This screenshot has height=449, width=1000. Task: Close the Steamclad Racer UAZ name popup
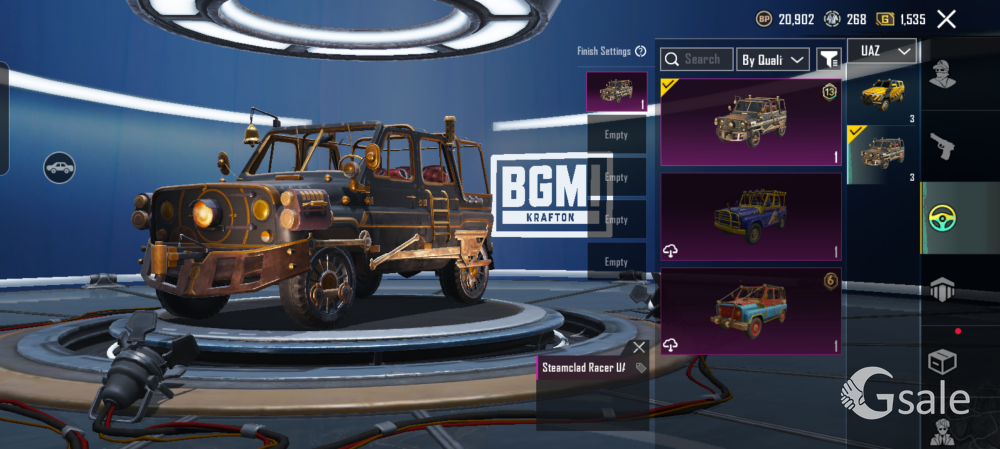point(639,347)
